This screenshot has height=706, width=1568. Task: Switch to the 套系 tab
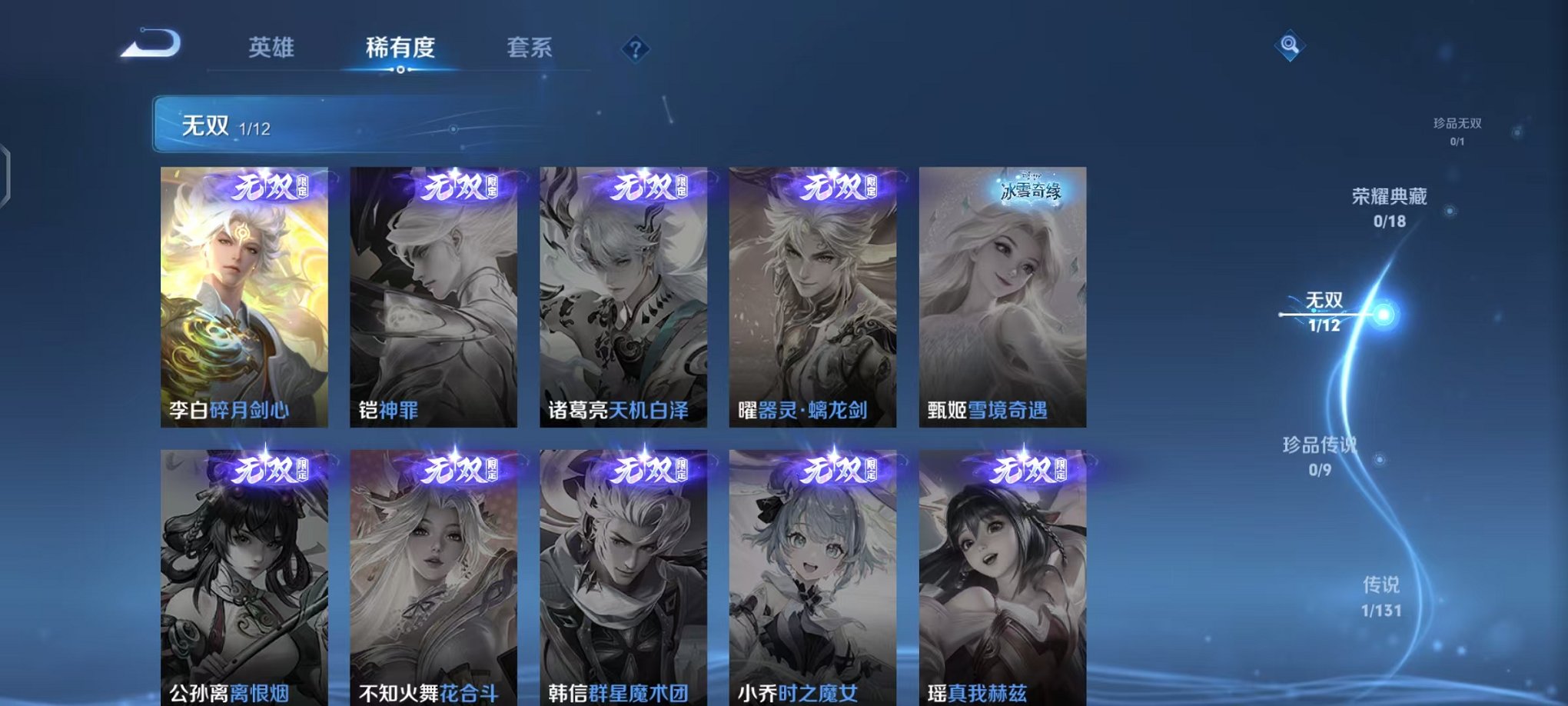[x=527, y=48]
